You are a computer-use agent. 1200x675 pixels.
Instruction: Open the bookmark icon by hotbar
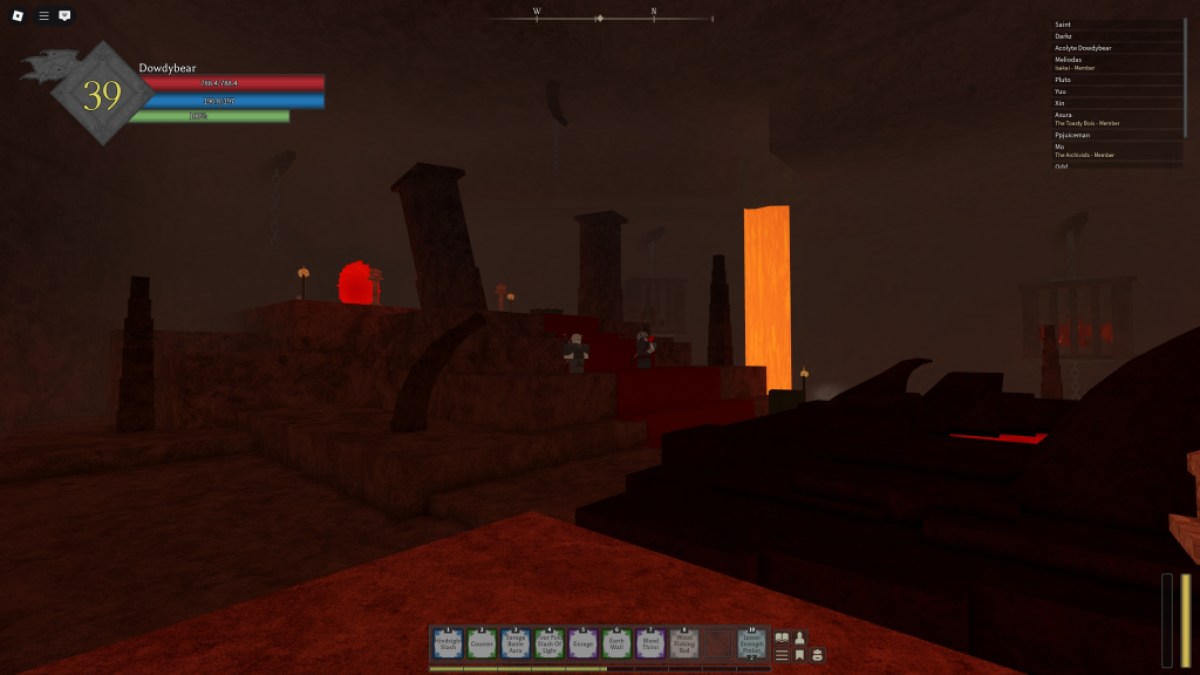pyautogui.click(x=800, y=655)
